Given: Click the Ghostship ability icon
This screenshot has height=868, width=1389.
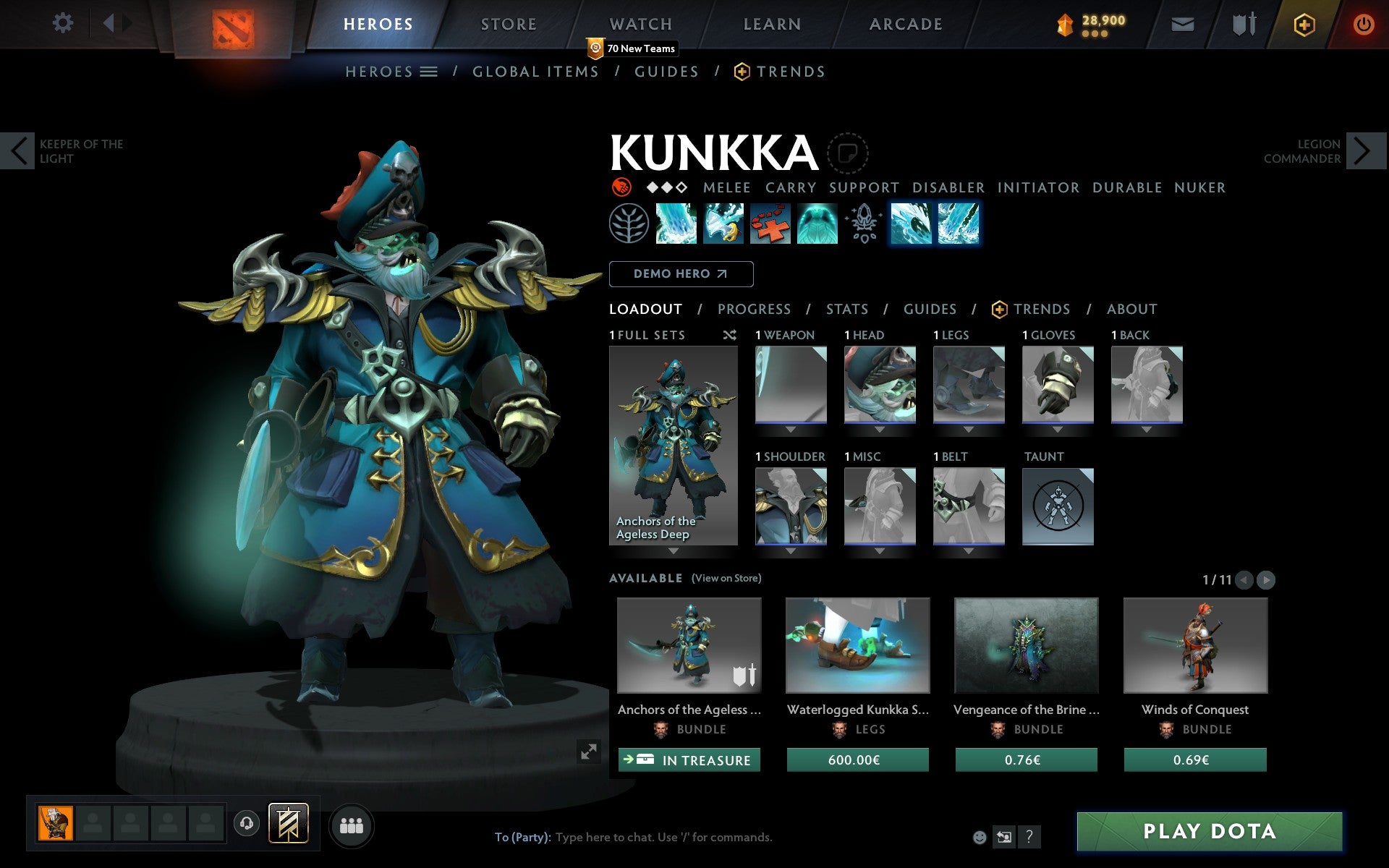Looking at the screenshot, I should point(817,224).
